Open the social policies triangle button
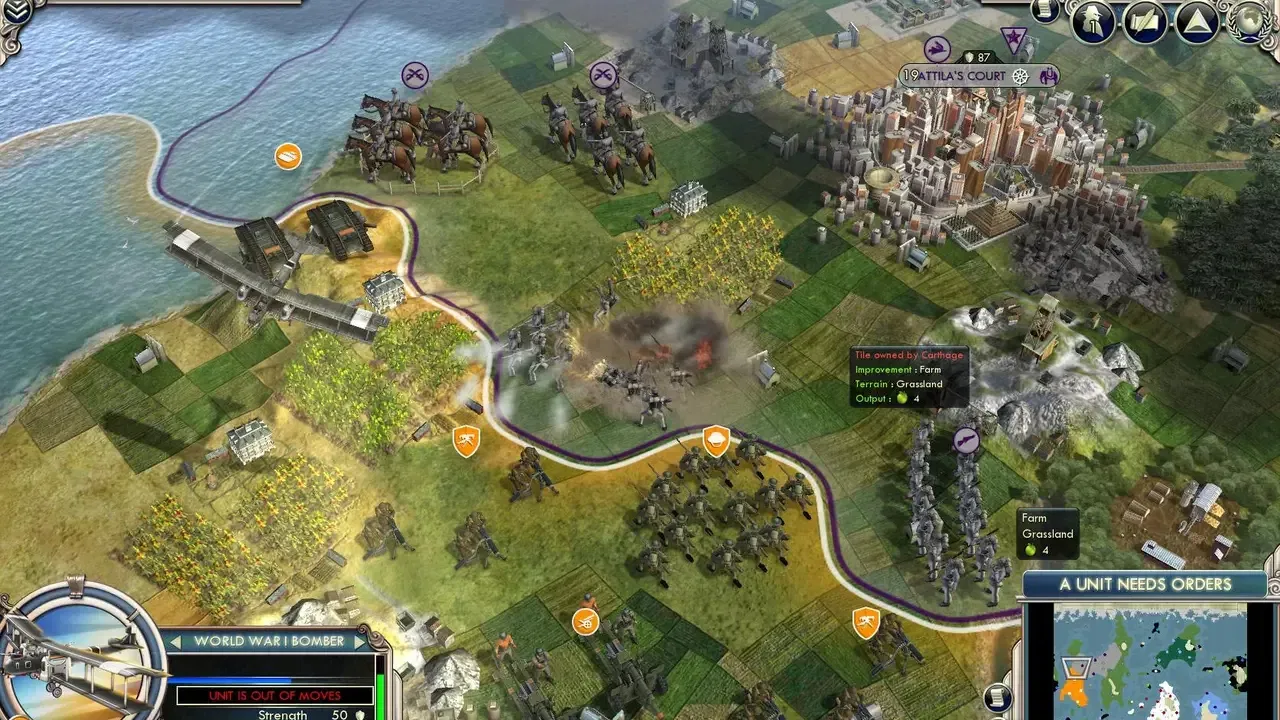This screenshot has height=720, width=1280. (x=1197, y=22)
